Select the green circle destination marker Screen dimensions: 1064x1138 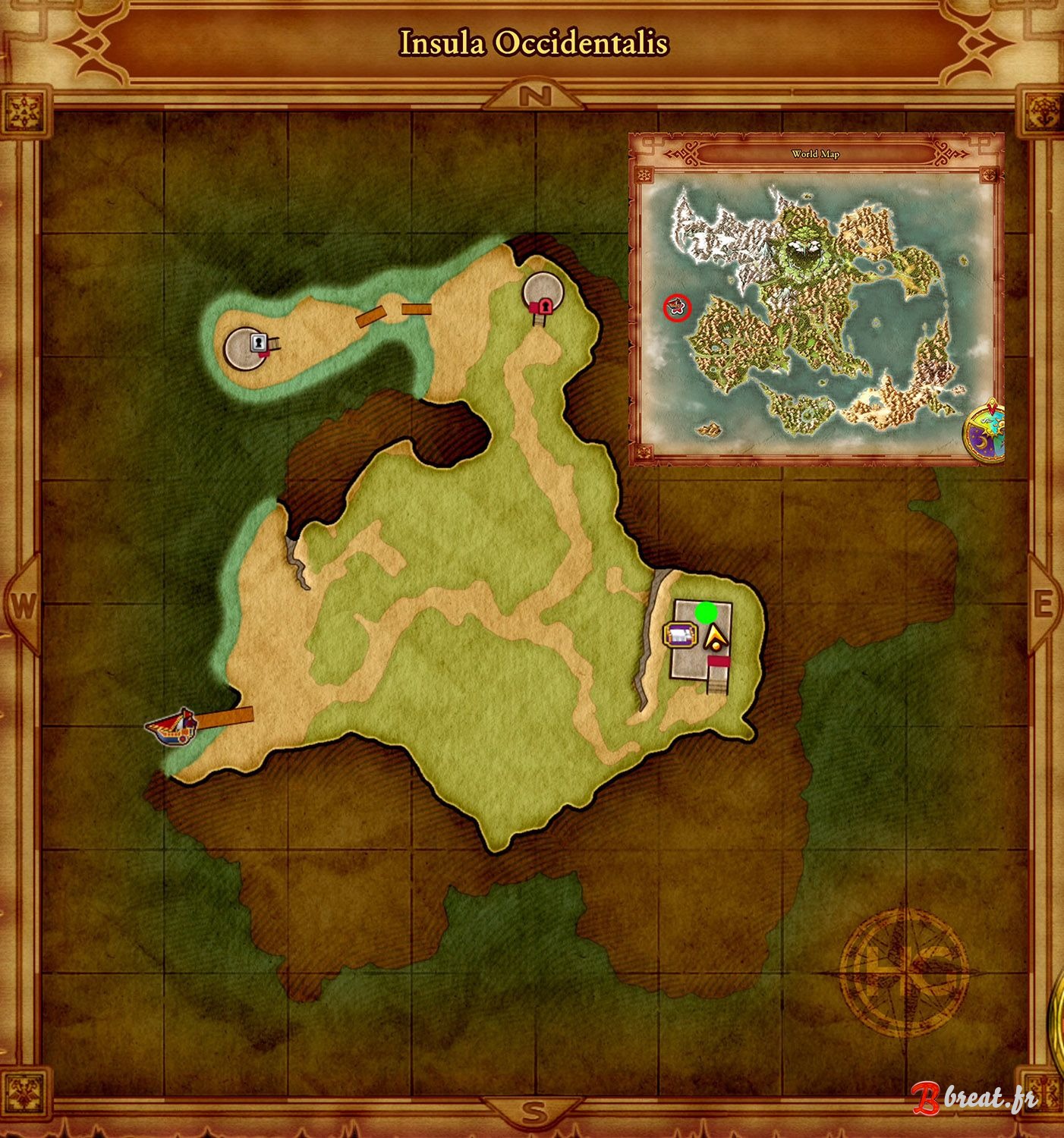tap(706, 611)
